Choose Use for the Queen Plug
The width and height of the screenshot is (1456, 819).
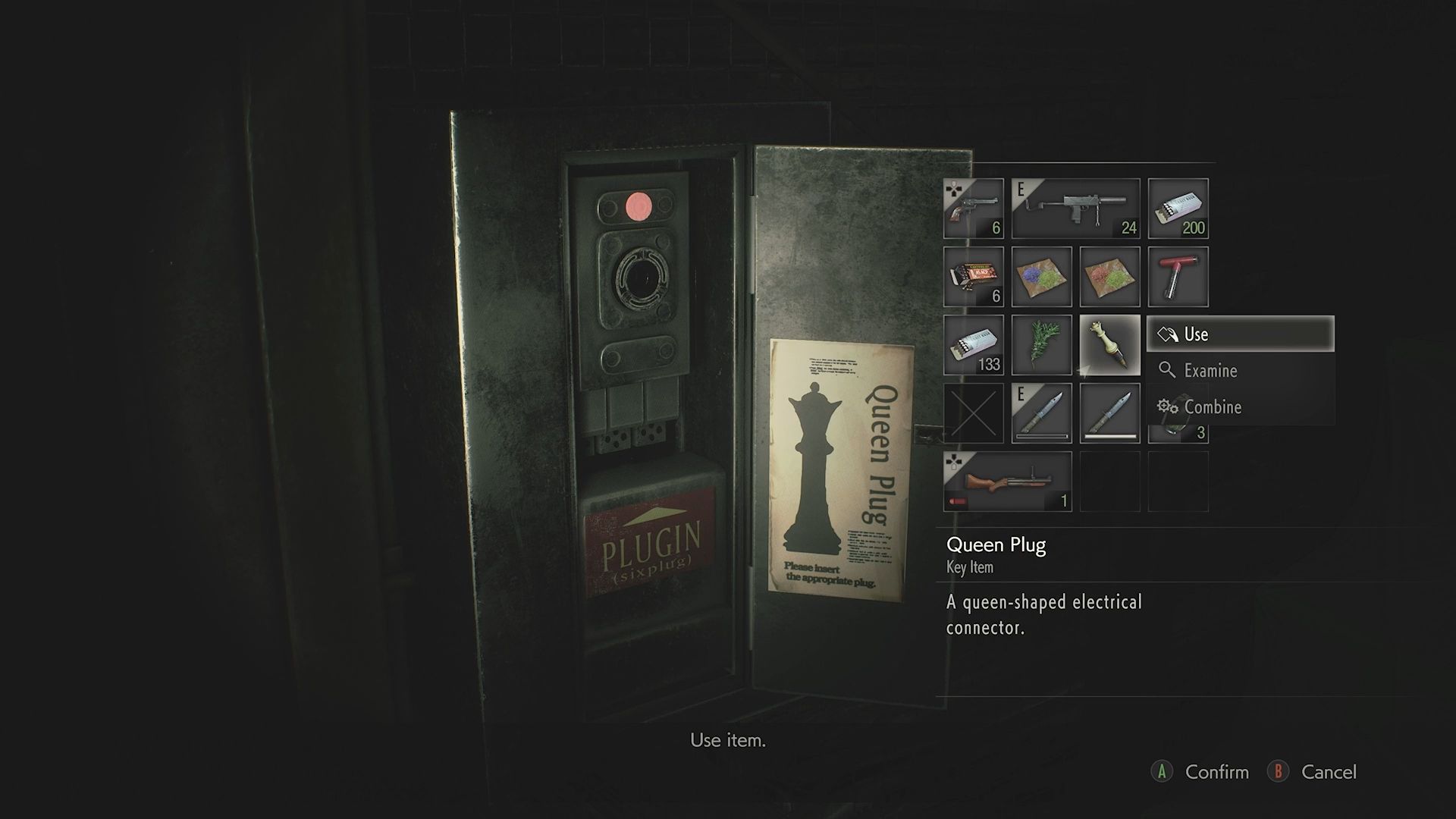1239,334
